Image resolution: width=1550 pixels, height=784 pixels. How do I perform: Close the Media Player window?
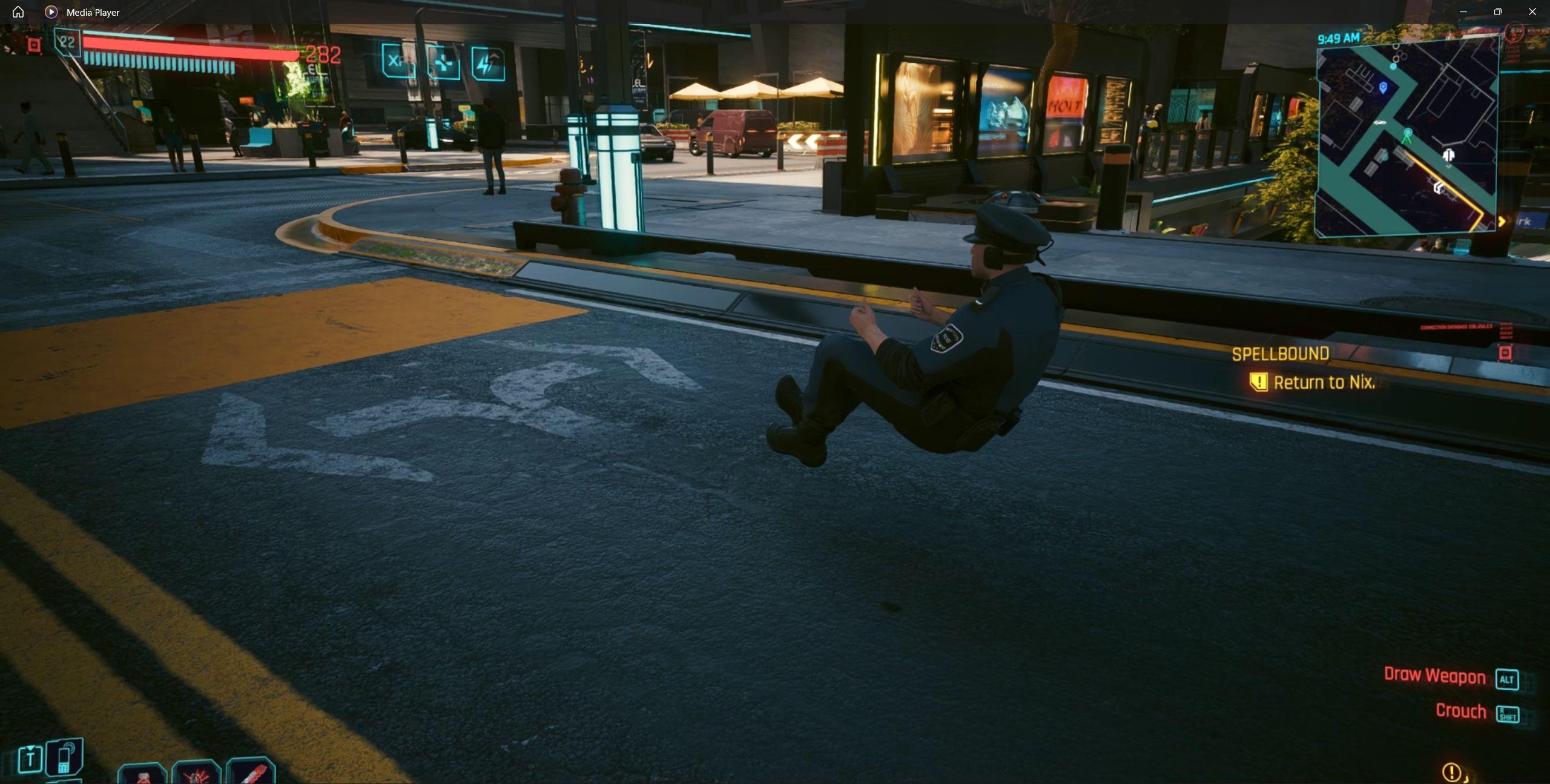pyautogui.click(x=1532, y=12)
